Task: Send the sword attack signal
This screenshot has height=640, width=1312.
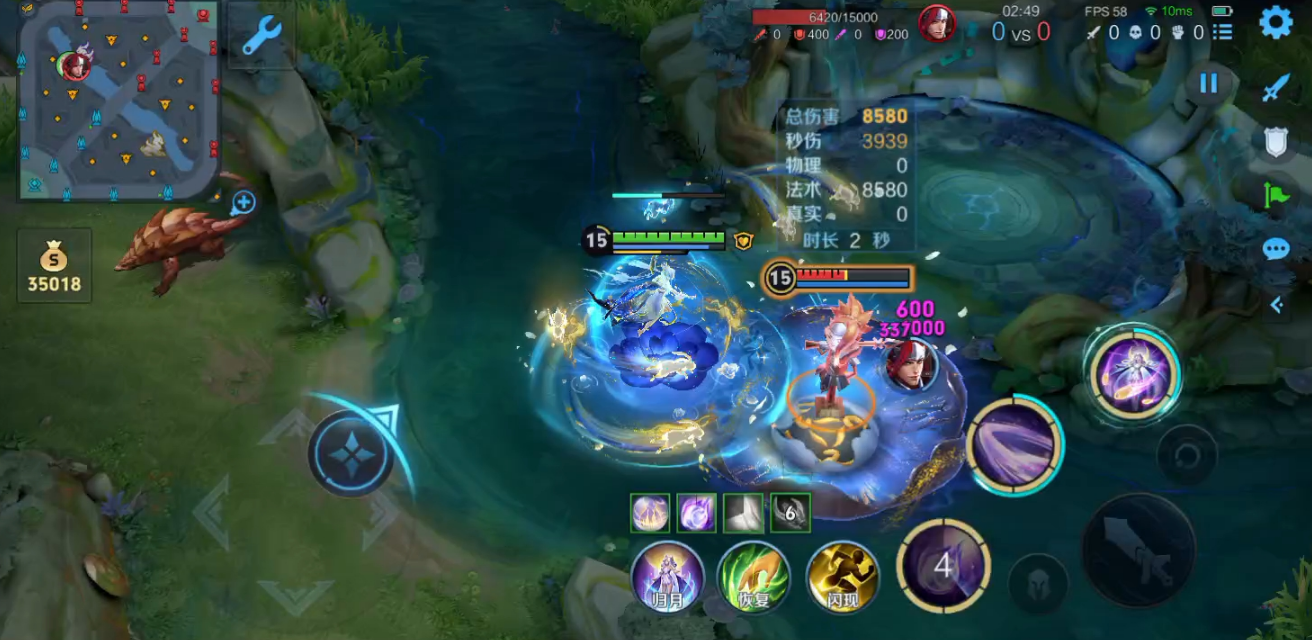Action: coord(1275,89)
